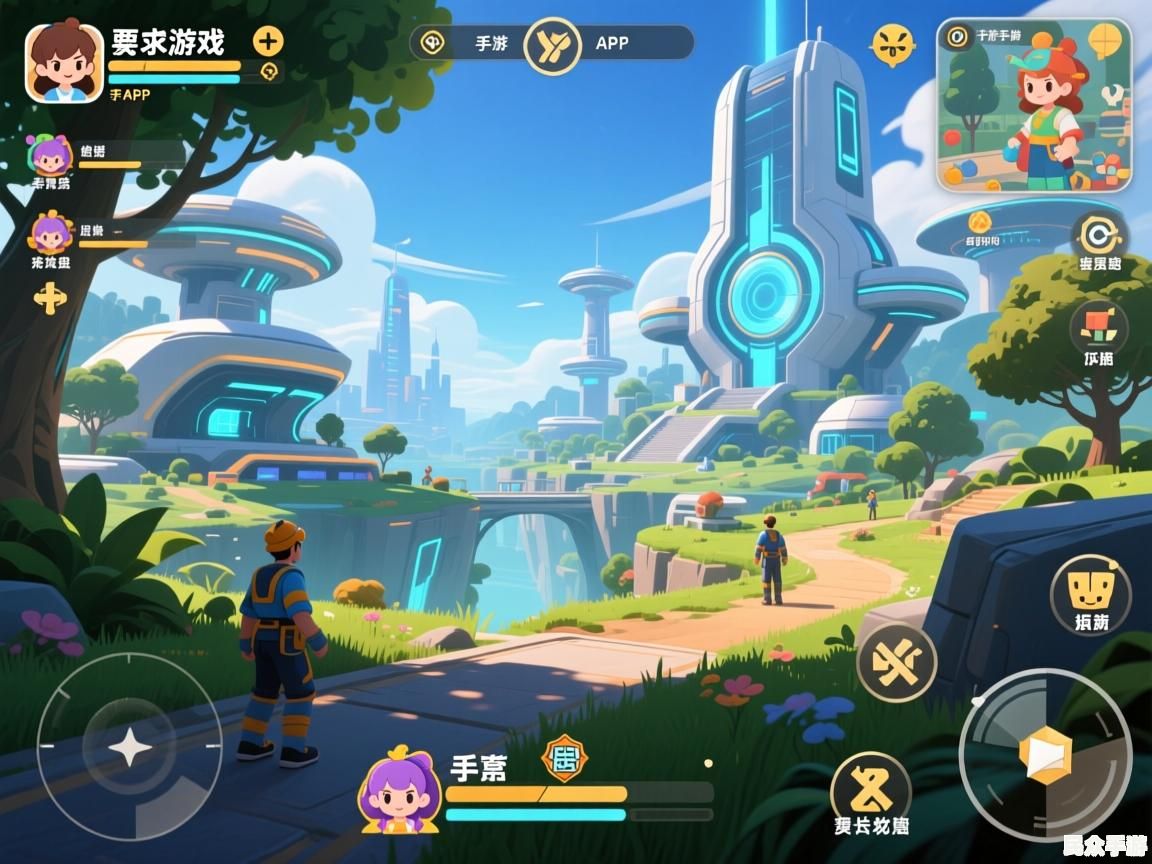The width and height of the screenshot is (1152, 864).
Task: Switch to the APP tab
Action: point(612,44)
